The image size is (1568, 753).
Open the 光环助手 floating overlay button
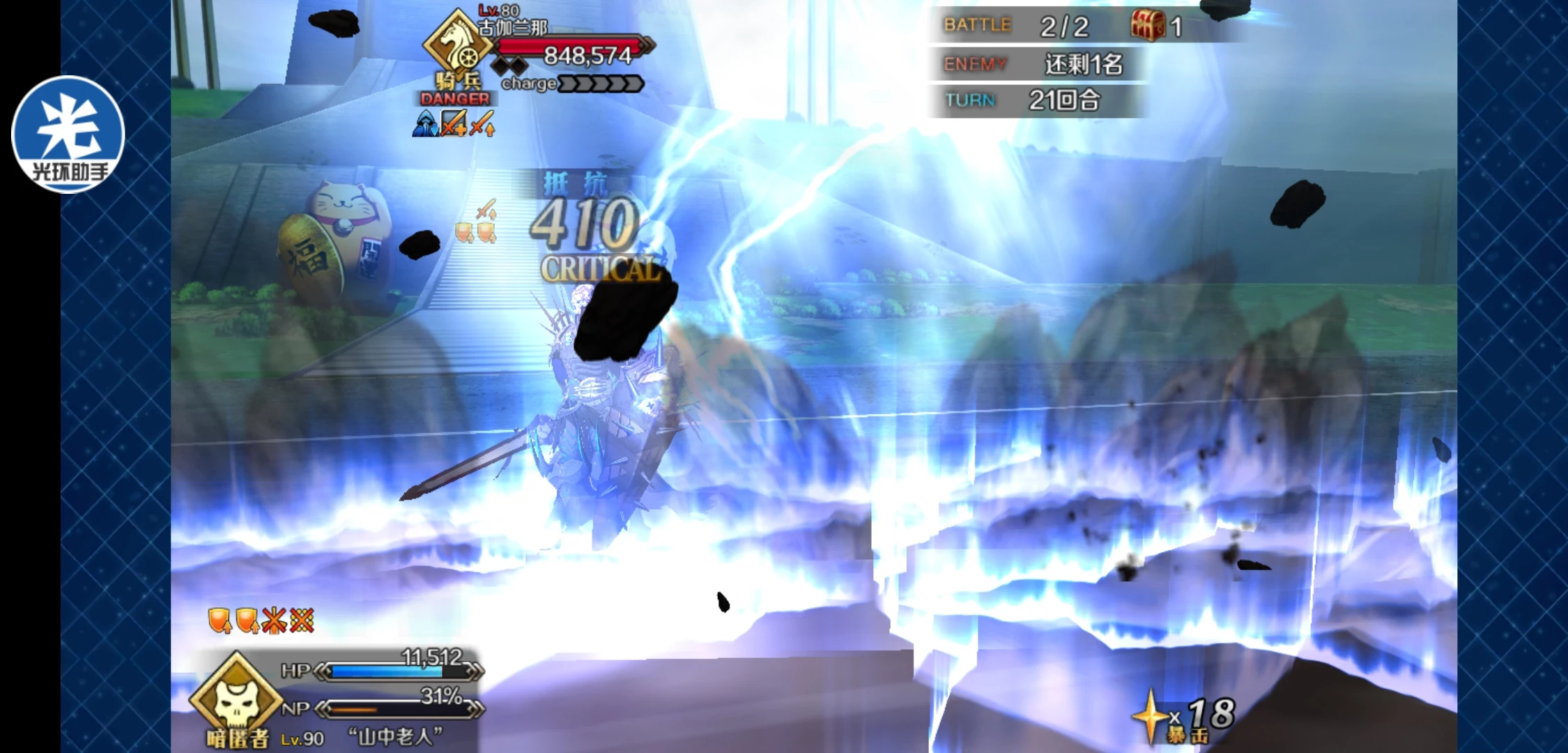tap(68, 134)
